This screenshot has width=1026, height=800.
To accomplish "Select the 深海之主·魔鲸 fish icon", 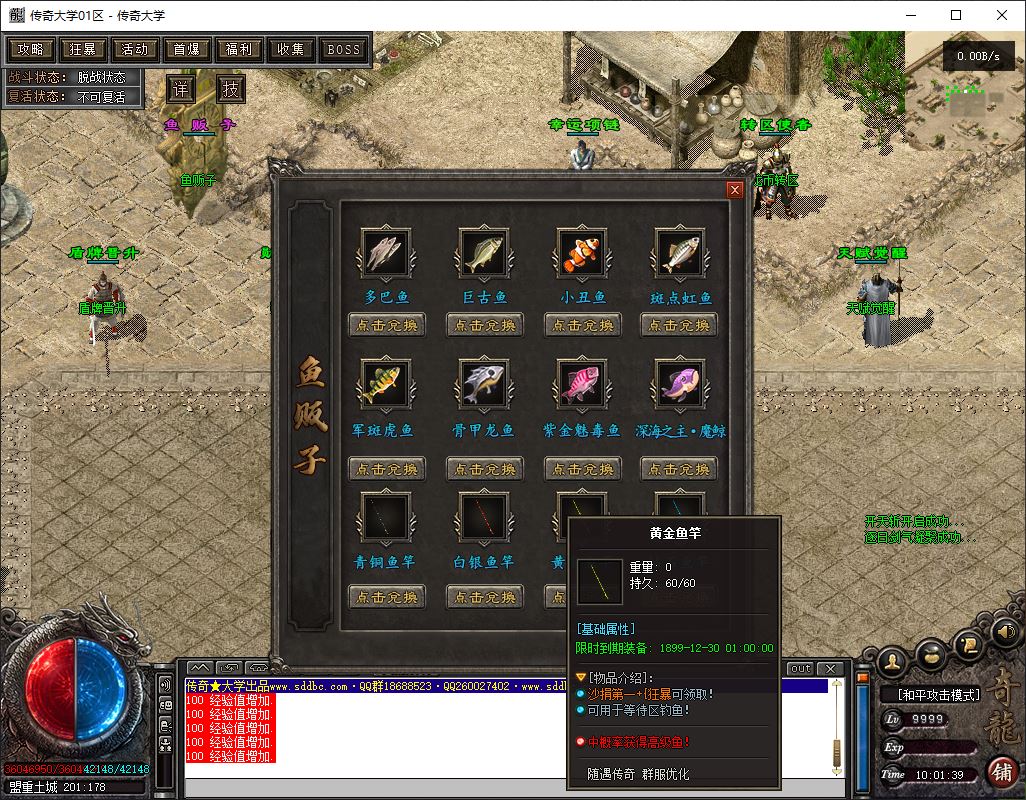I will coord(680,382).
